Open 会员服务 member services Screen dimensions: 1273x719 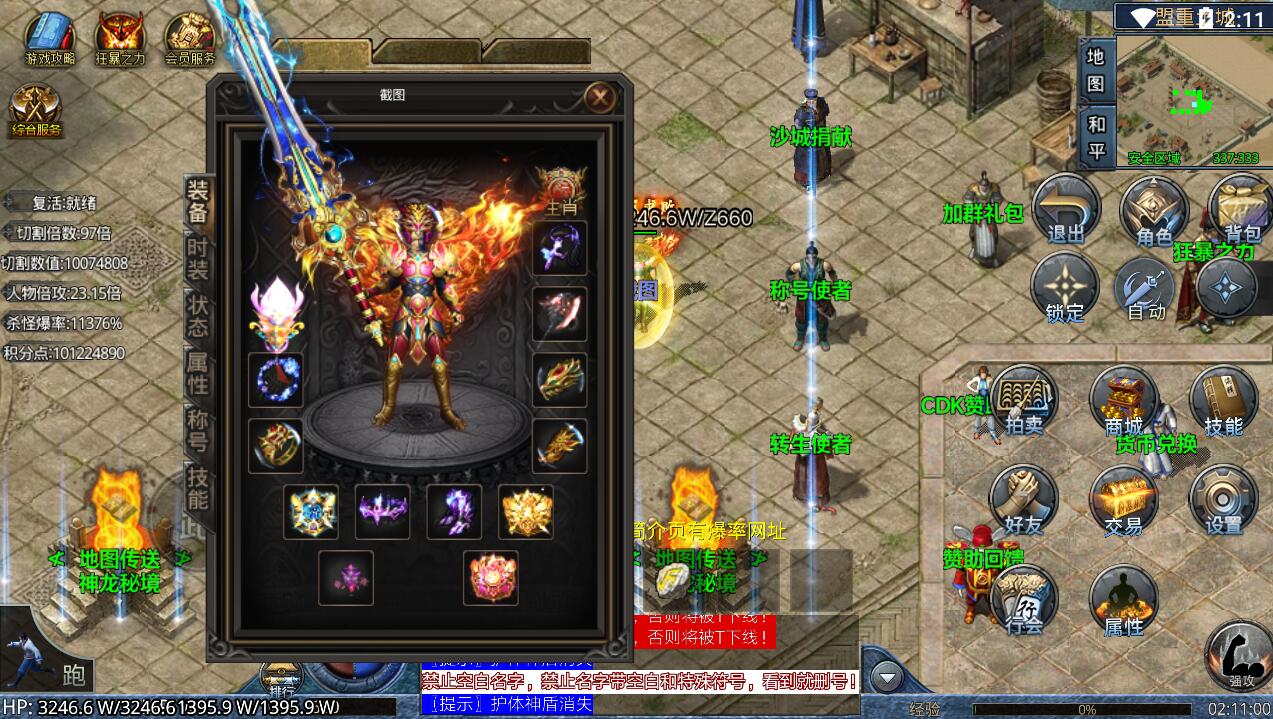coord(190,38)
